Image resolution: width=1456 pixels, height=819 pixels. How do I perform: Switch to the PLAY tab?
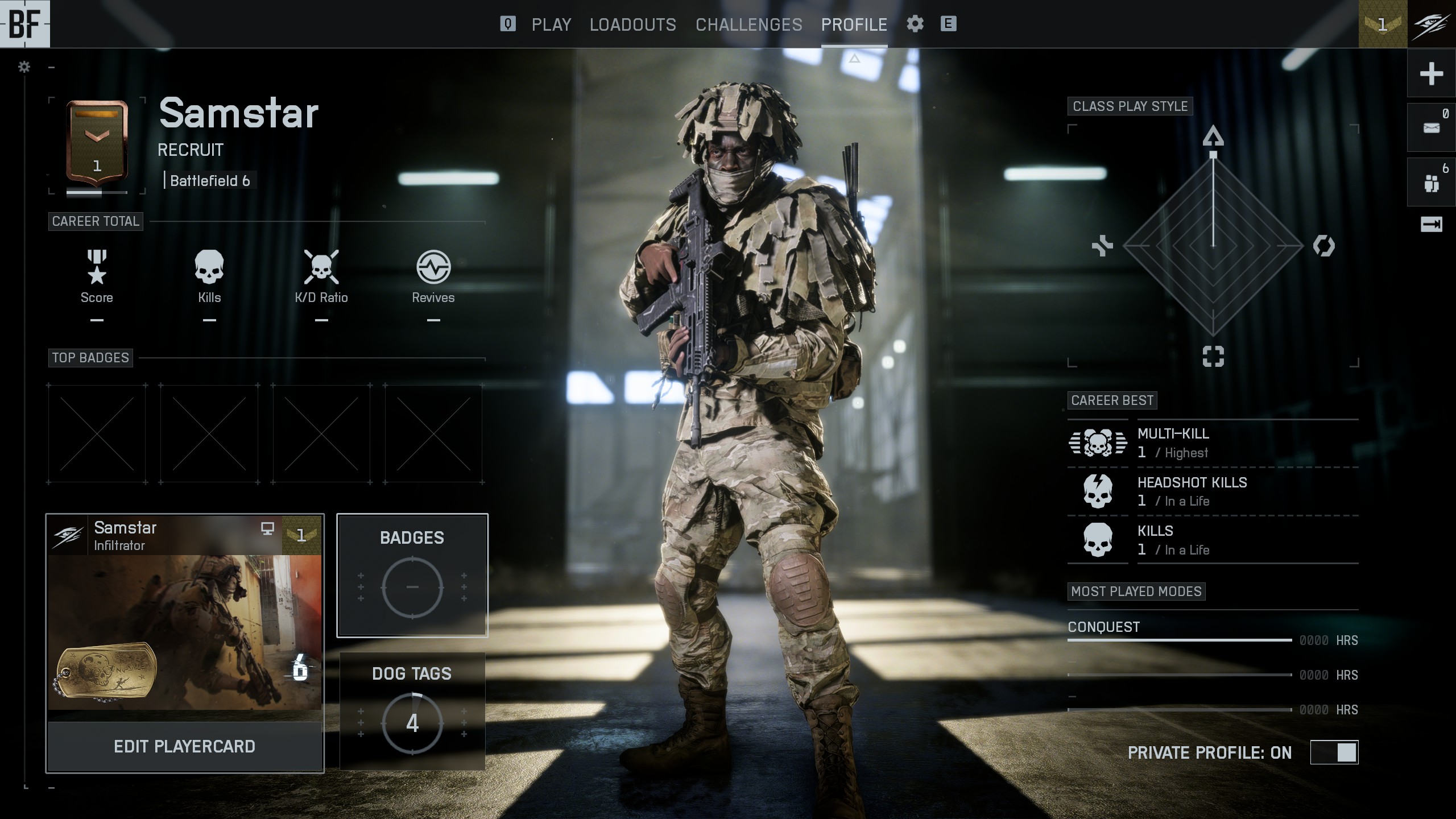click(551, 24)
